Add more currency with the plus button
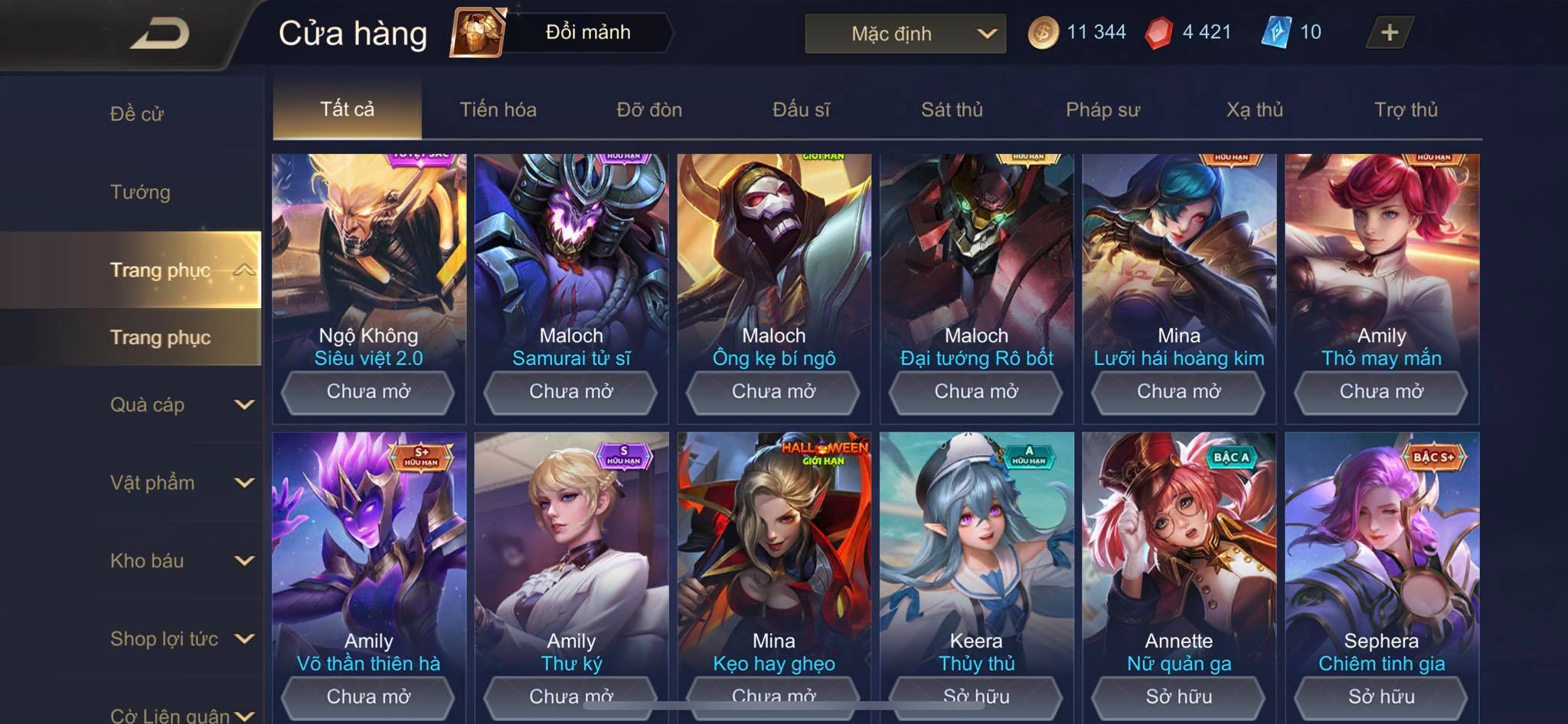This screenshot has height=724, width=1568. [x=1389, y=32]
